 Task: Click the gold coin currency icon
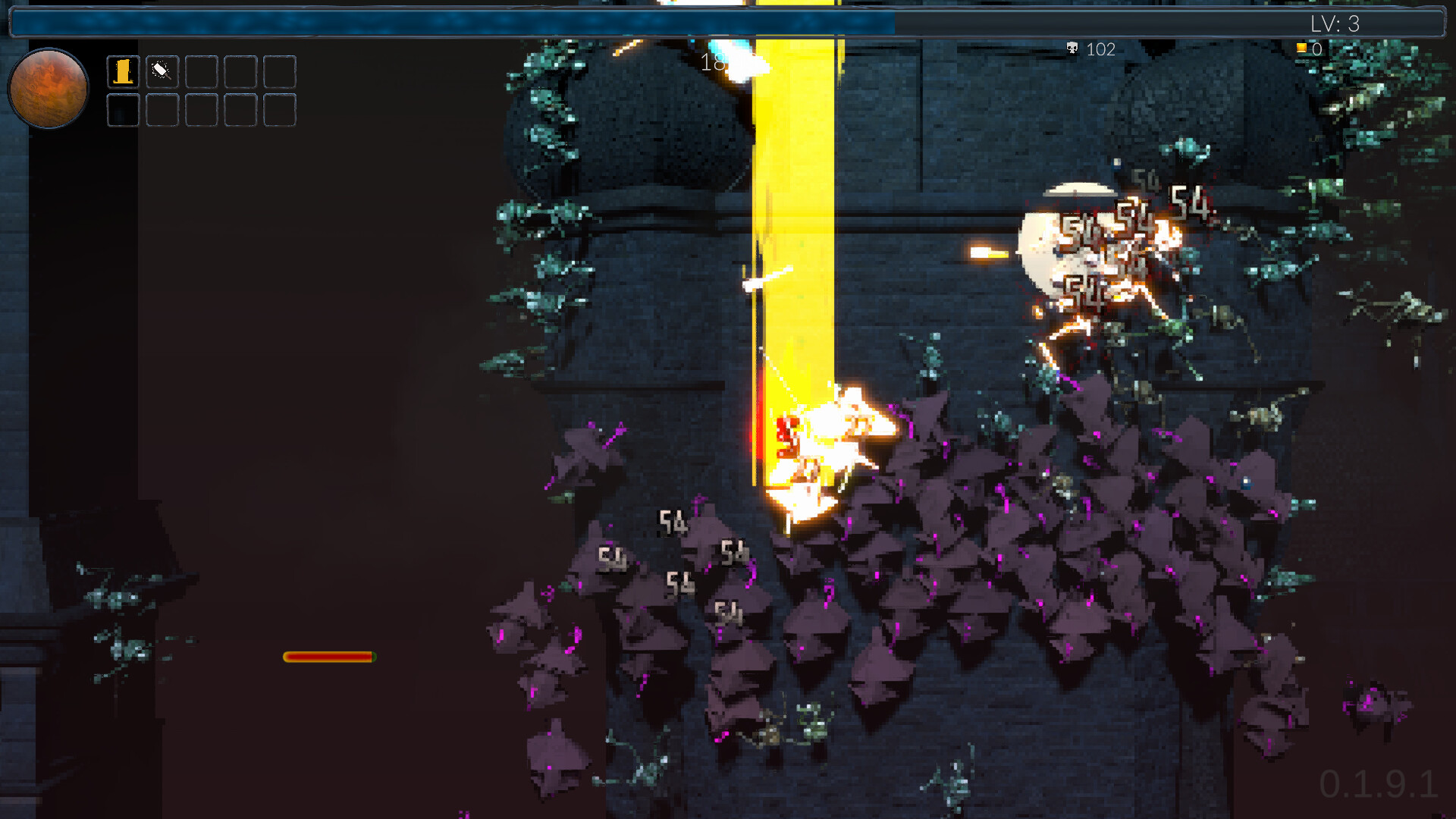point(1302,48)
